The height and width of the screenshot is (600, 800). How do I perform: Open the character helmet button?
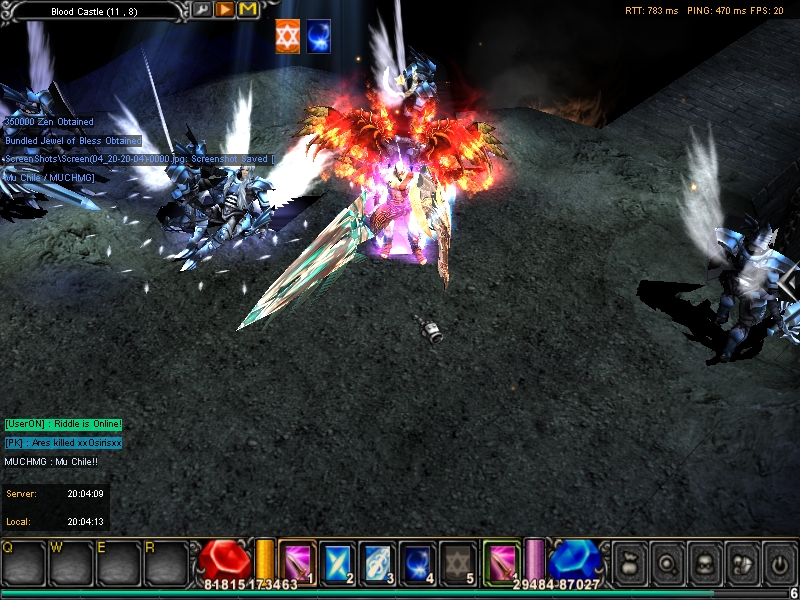tap(703, 562)
